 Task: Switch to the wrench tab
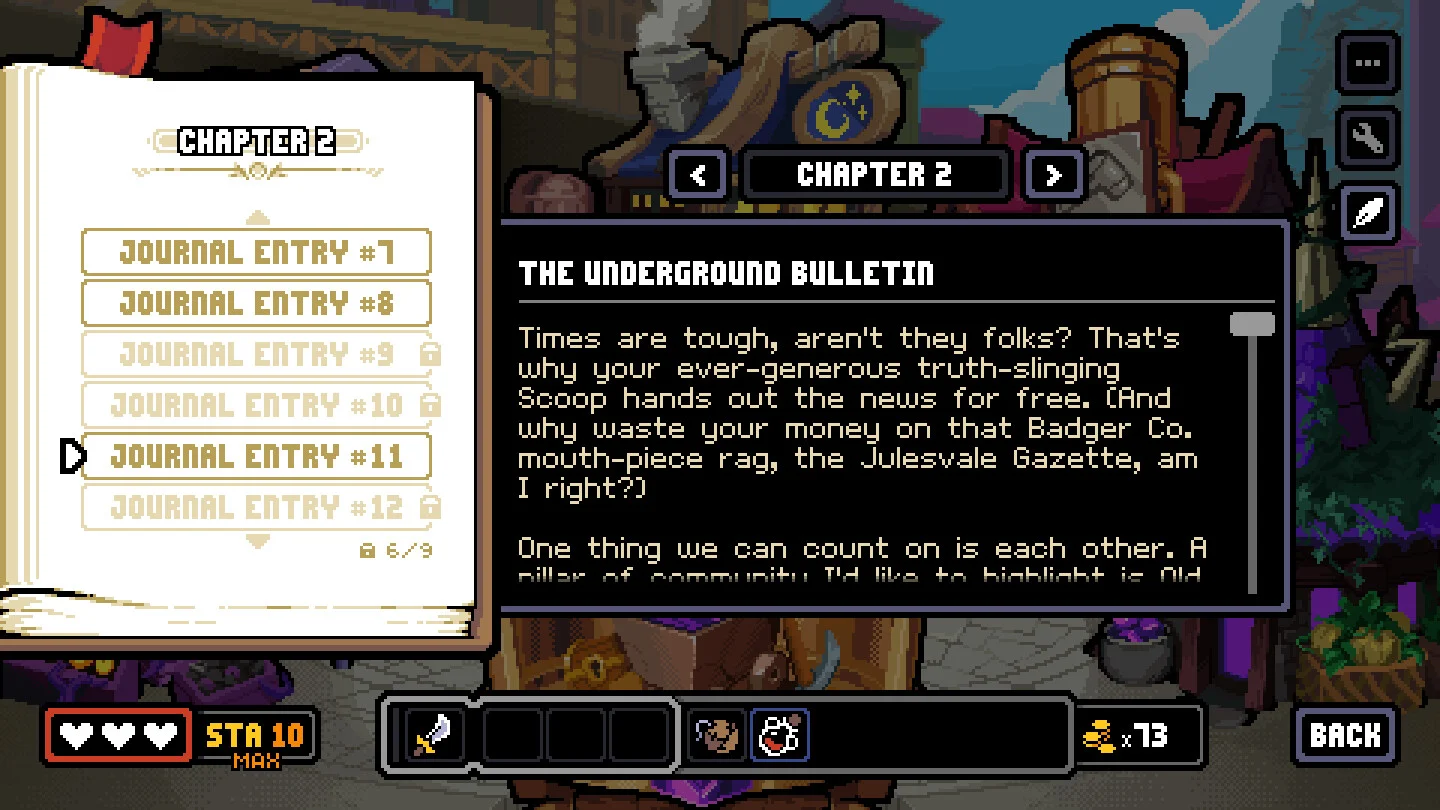[x=1367, y=138]
